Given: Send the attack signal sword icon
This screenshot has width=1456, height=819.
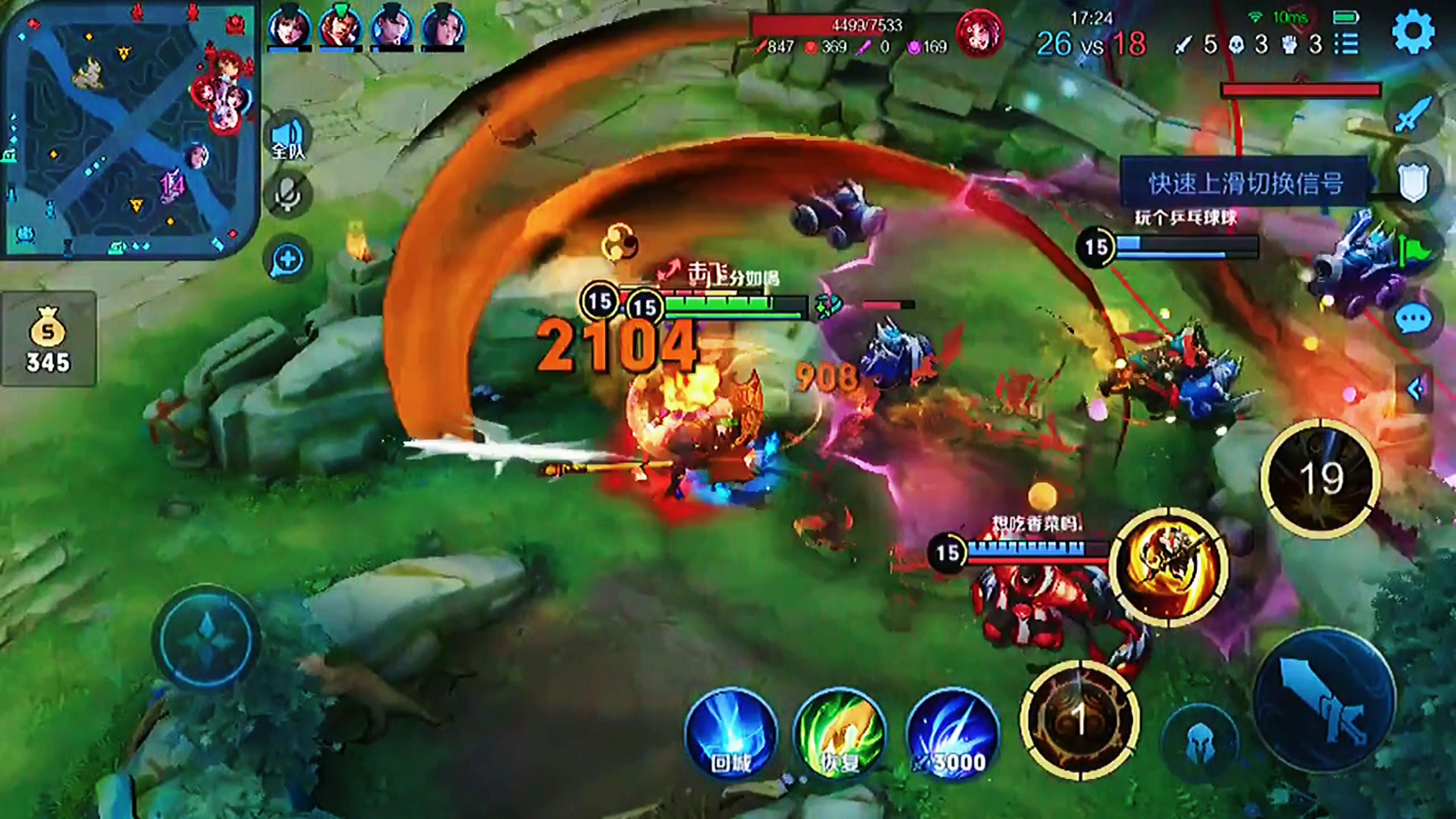Looking at the screenshot, I should [1413, 116].
